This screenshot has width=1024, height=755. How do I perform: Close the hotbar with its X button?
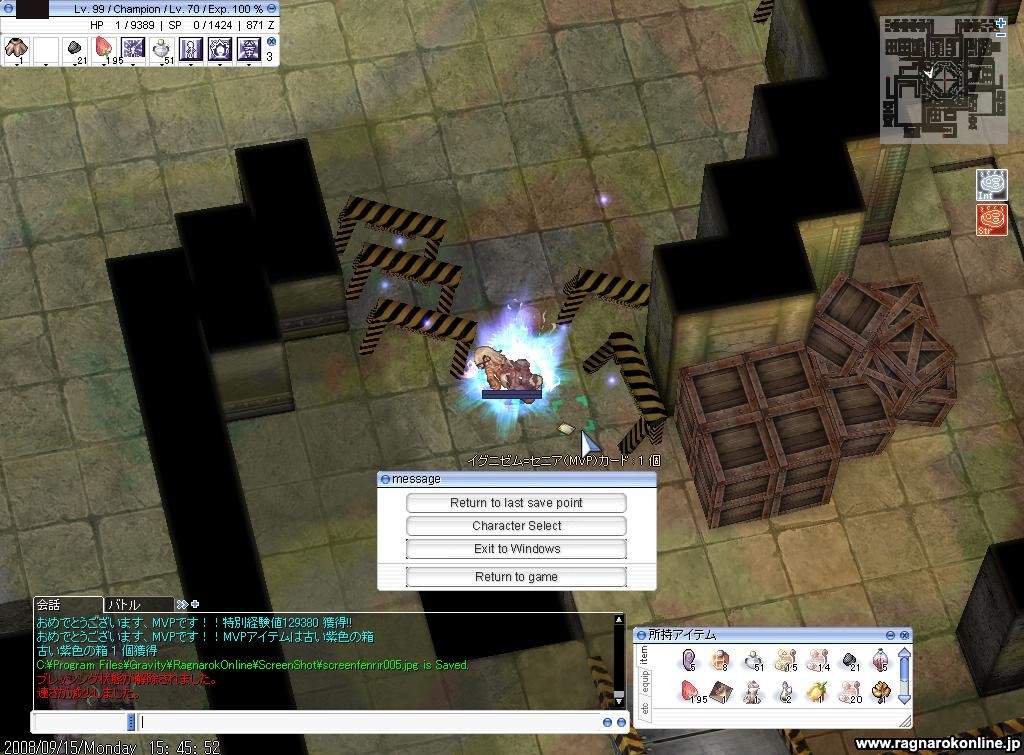pos(271,42)
